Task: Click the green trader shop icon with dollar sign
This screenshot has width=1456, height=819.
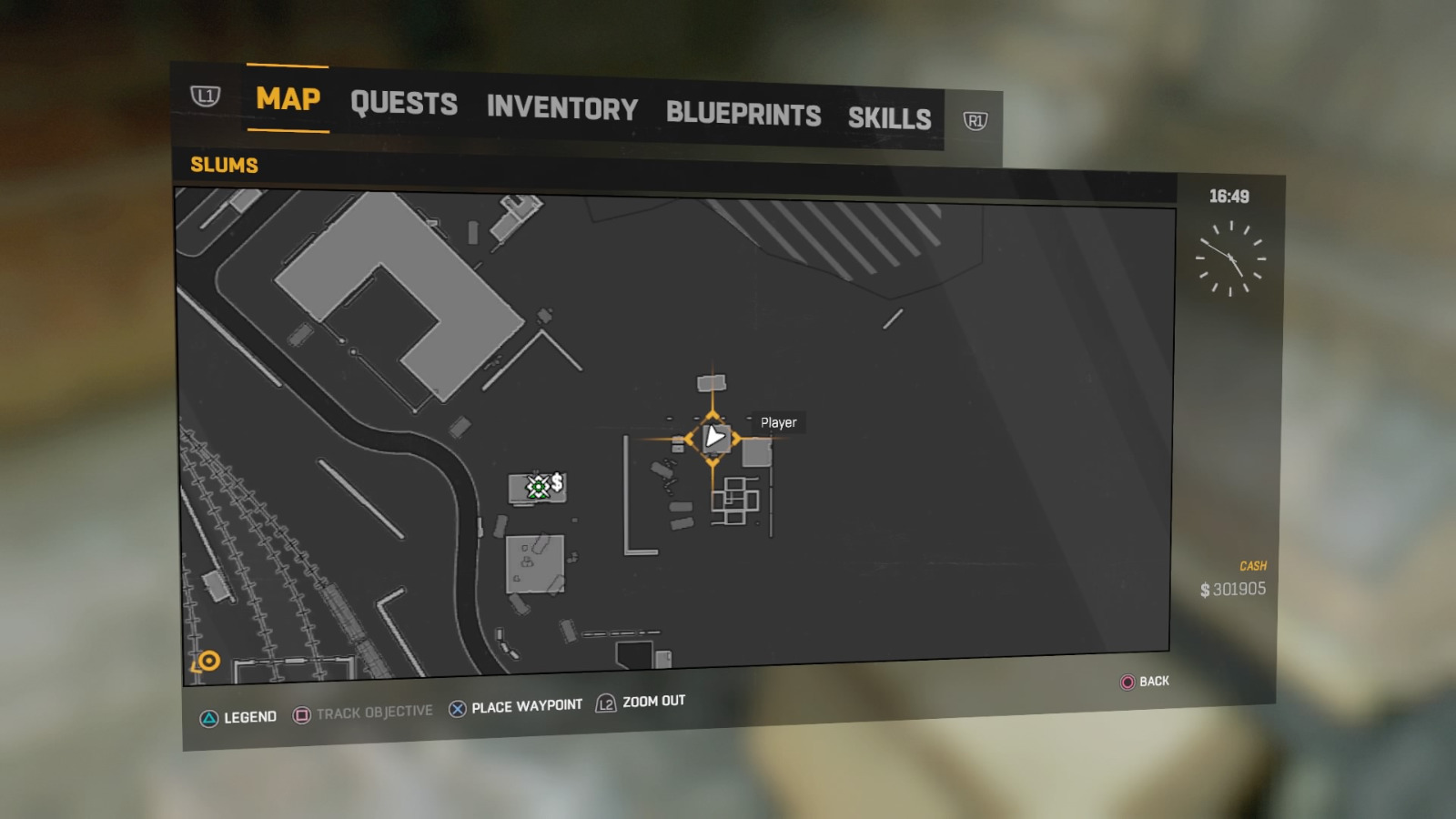Action: tap(538, 487)
